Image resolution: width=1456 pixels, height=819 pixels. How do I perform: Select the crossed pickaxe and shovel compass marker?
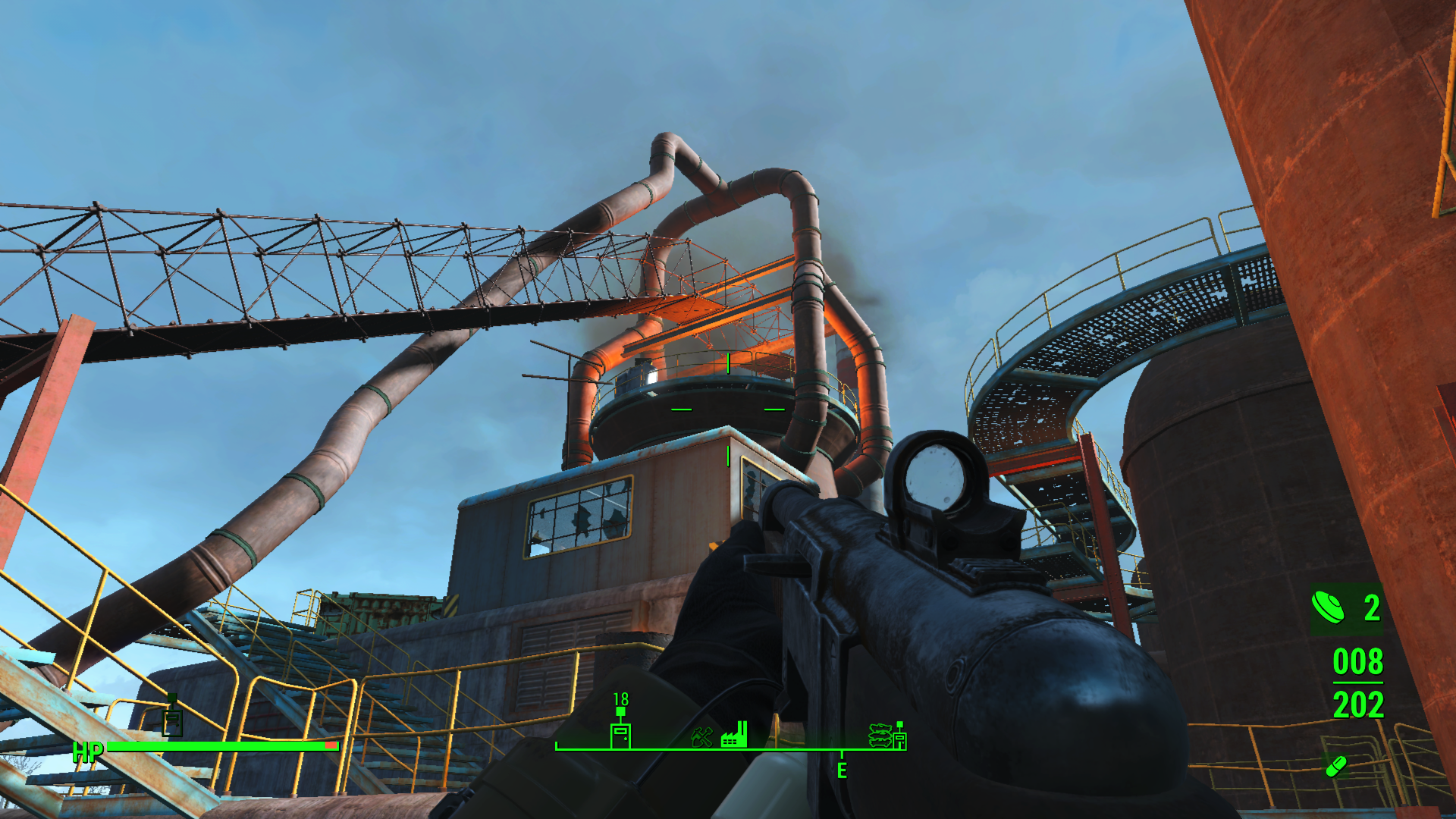click(701, 736)
